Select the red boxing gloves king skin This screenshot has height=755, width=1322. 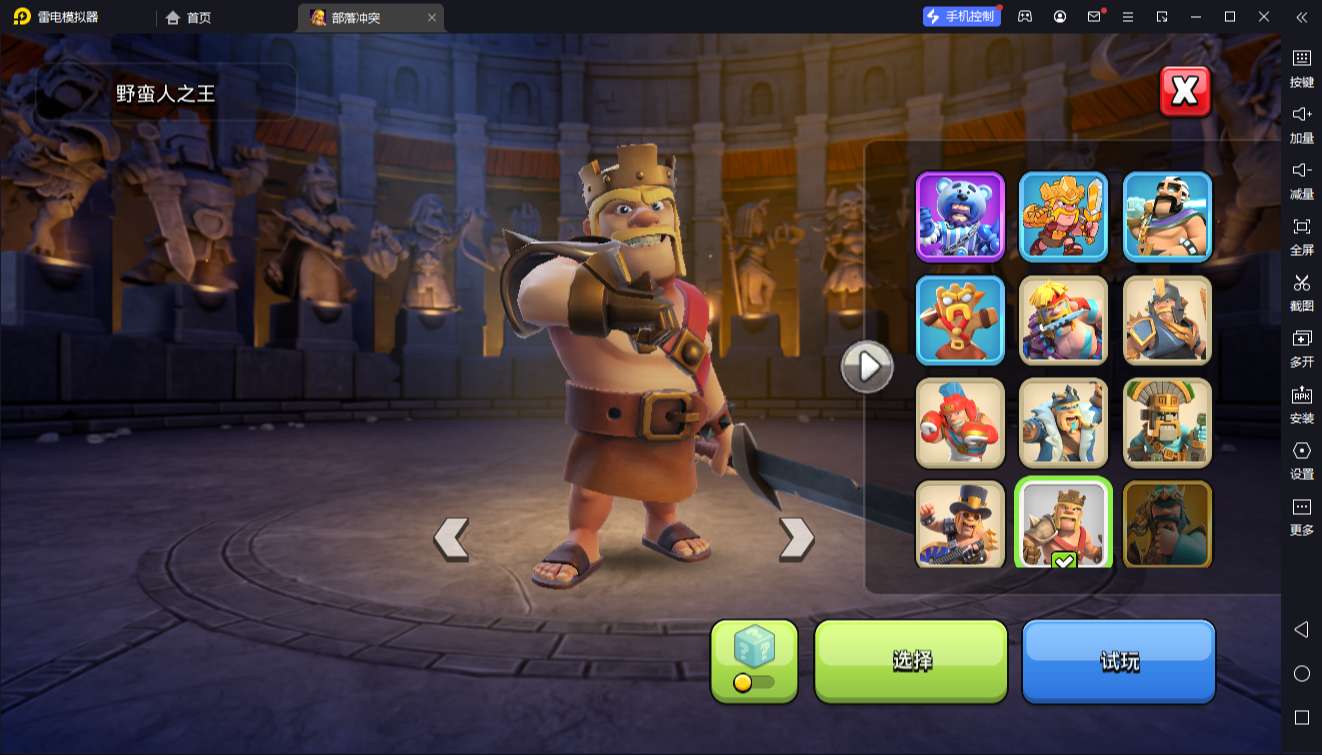click(960, 423)
